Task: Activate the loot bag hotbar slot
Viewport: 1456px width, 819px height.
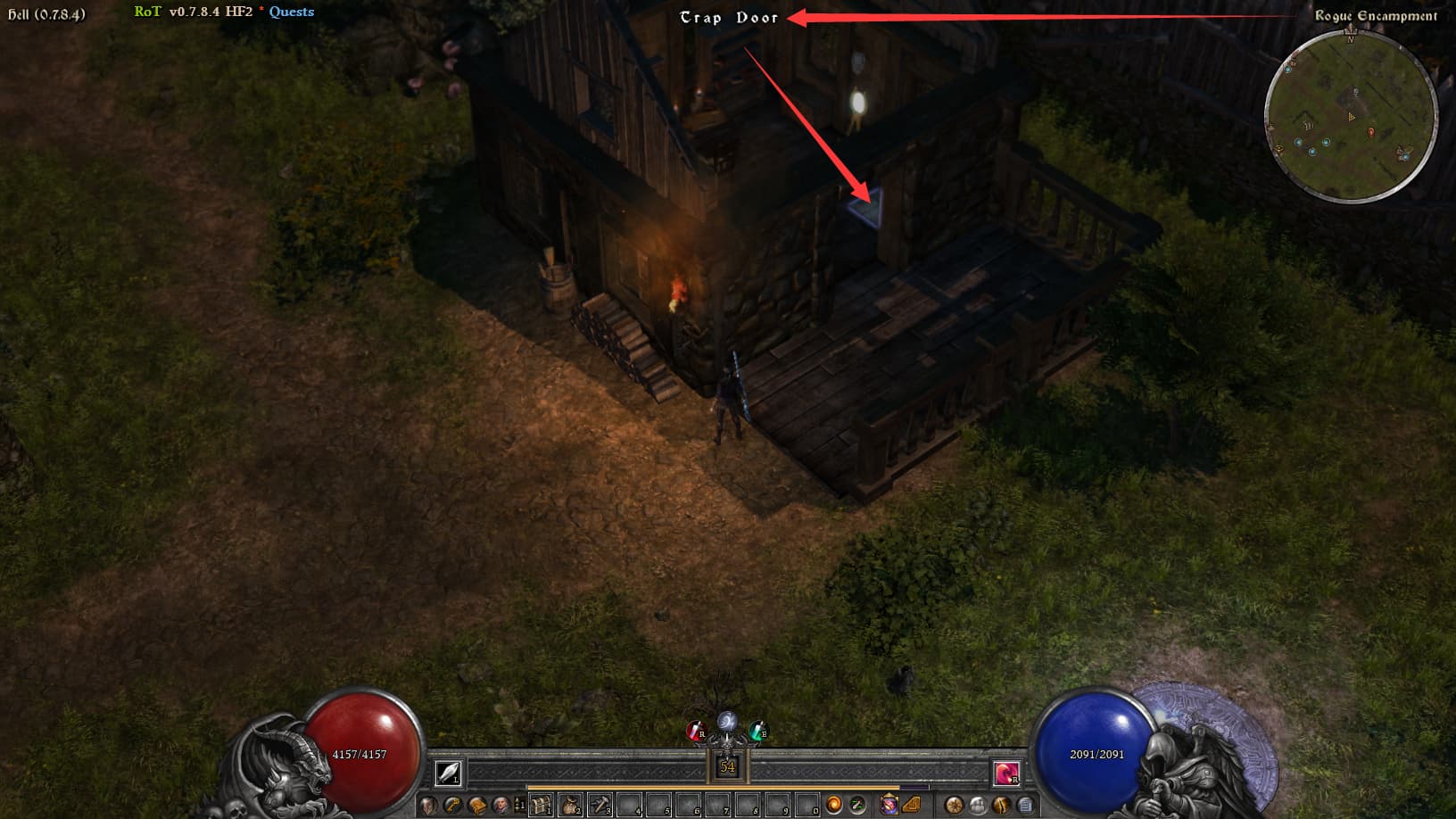Action: (570, 805)
